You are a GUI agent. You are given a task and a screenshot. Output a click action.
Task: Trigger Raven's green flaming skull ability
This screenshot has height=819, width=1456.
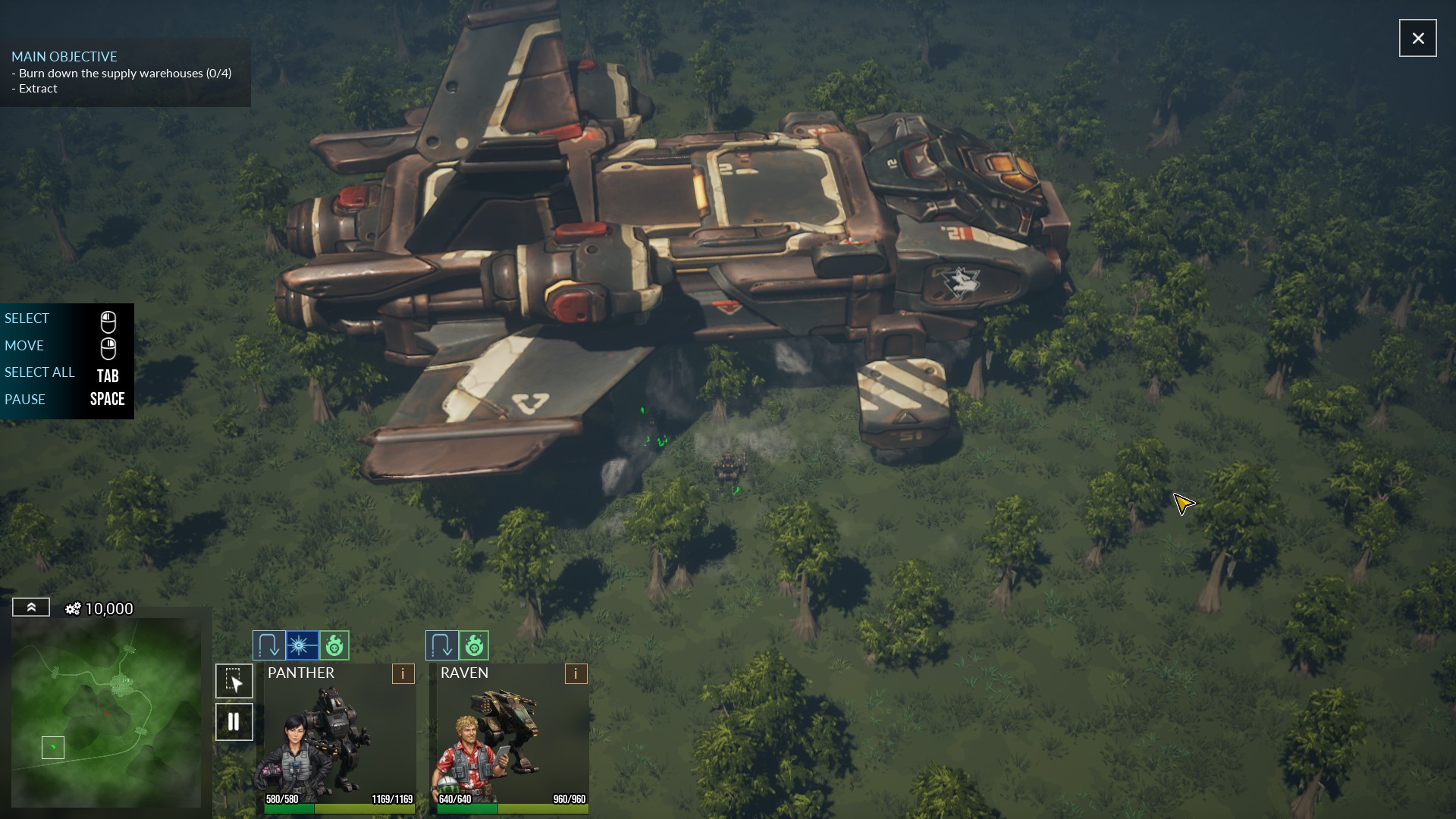[474, 645]
